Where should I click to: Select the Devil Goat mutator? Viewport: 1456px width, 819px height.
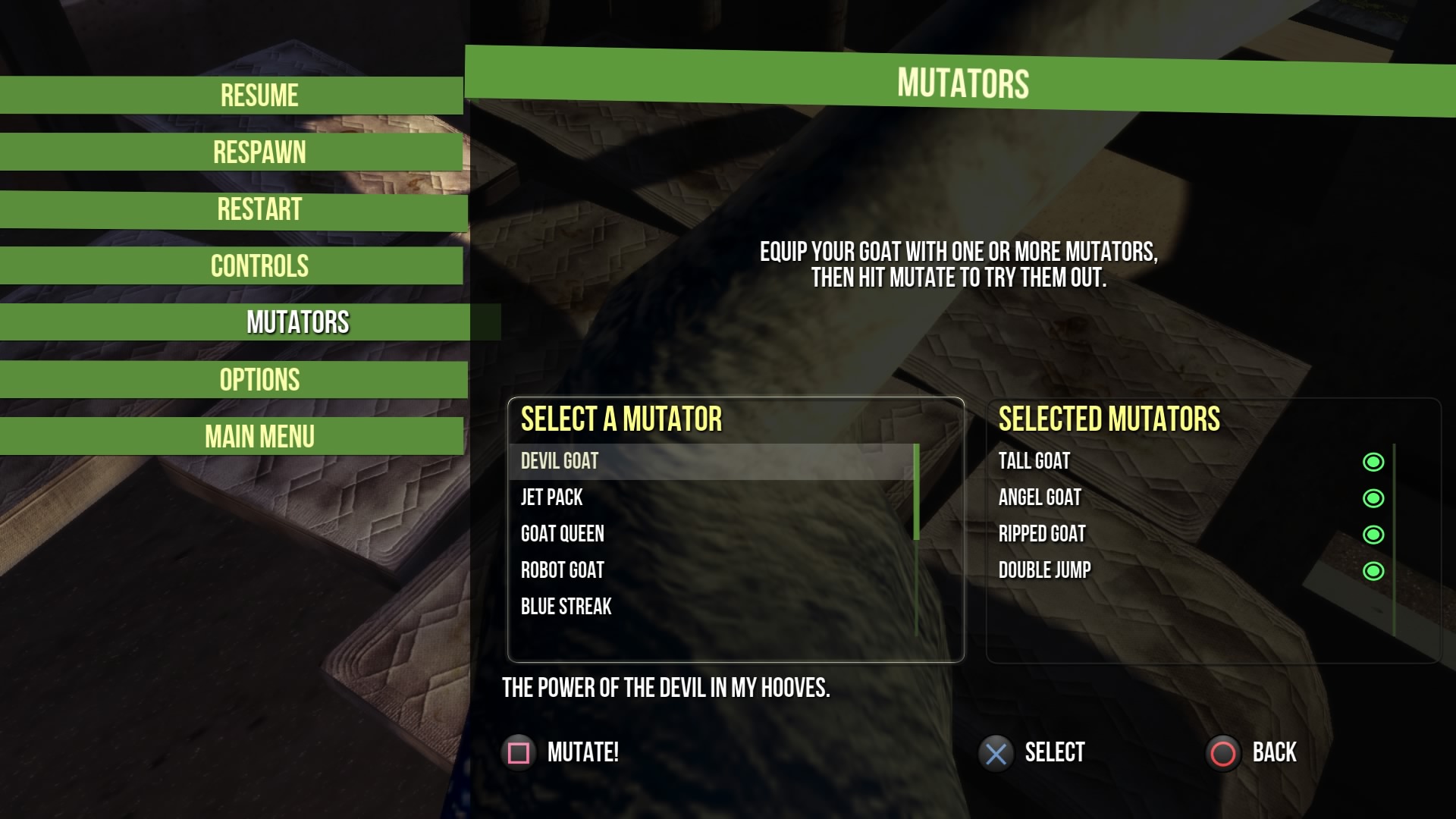click(560, 461)
